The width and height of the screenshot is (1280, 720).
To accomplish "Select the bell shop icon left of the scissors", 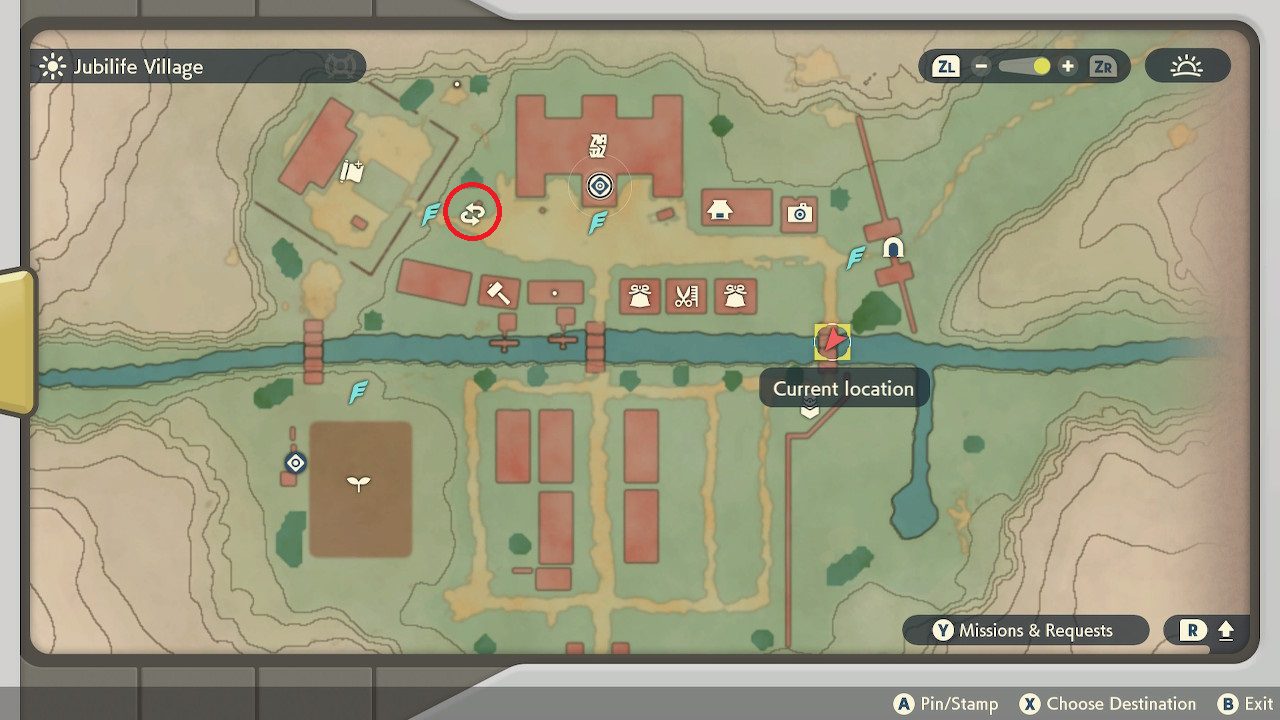I will tap(638, 294).
